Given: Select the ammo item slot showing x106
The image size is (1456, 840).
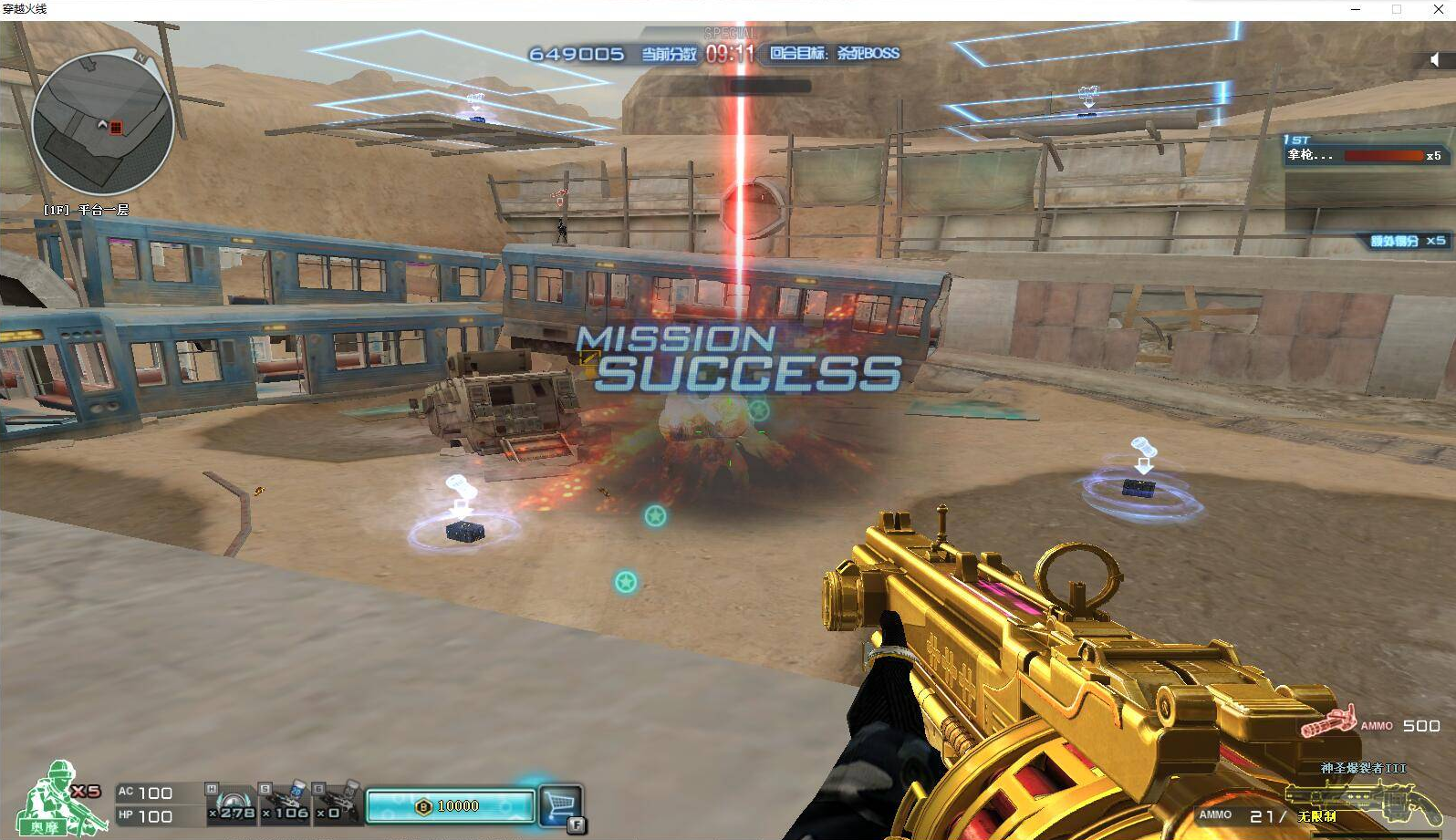Looking at the screenshot, I should 286,802.
